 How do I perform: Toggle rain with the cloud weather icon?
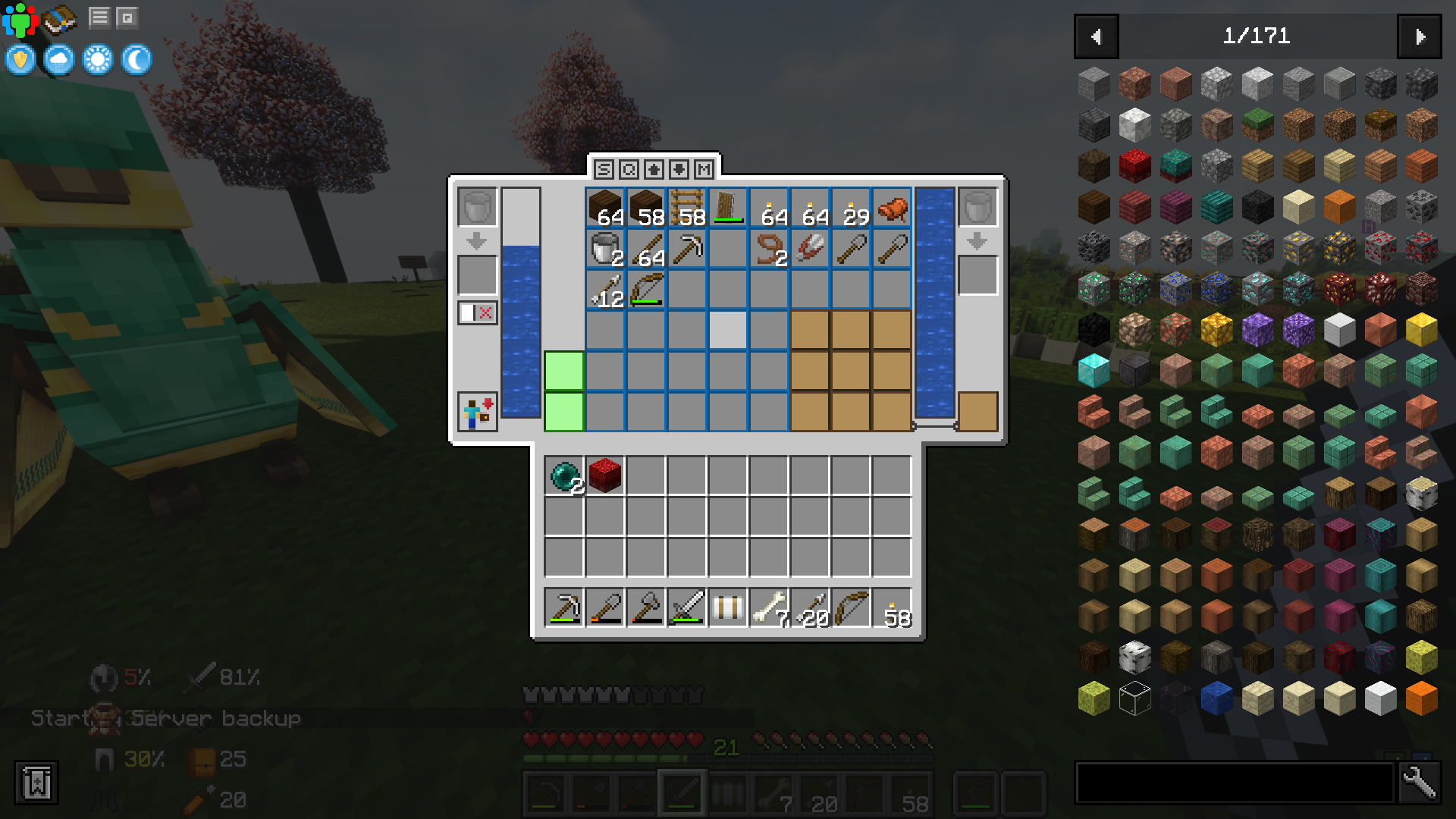pyautogui.click(x=58, y=59)
